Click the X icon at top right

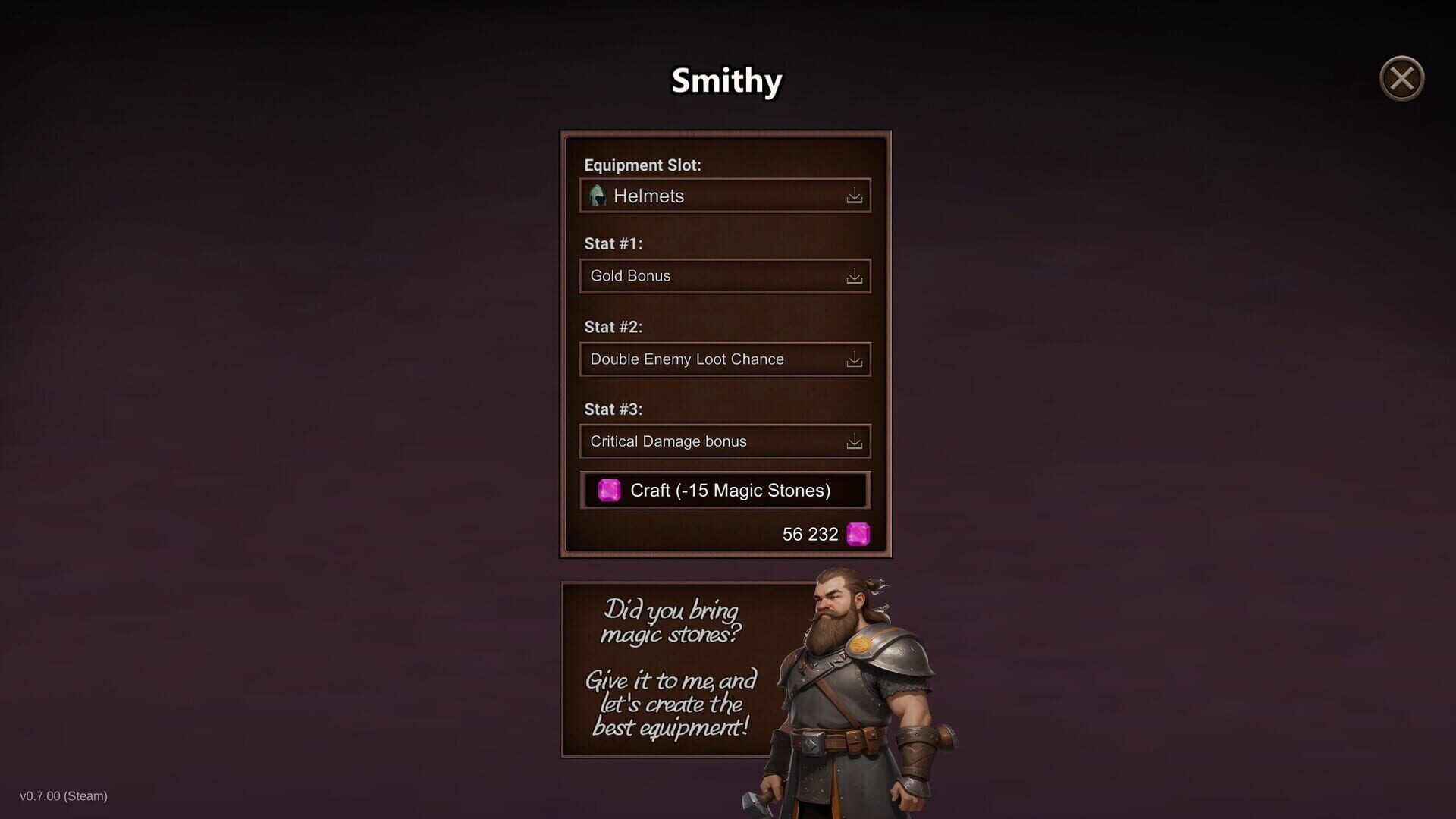1401,78
